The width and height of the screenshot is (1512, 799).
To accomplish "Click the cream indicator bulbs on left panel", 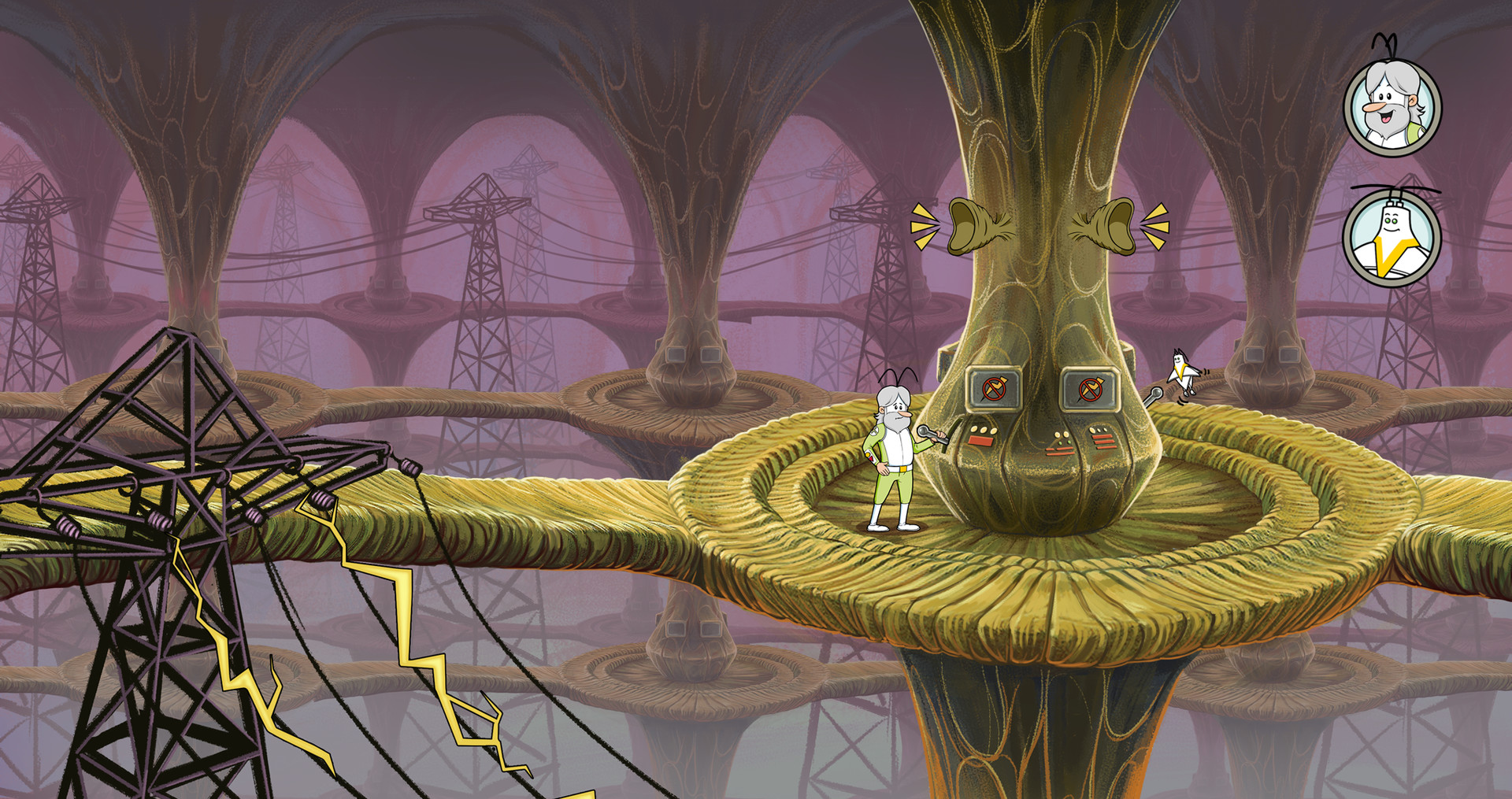I will [x=984, y=430].
